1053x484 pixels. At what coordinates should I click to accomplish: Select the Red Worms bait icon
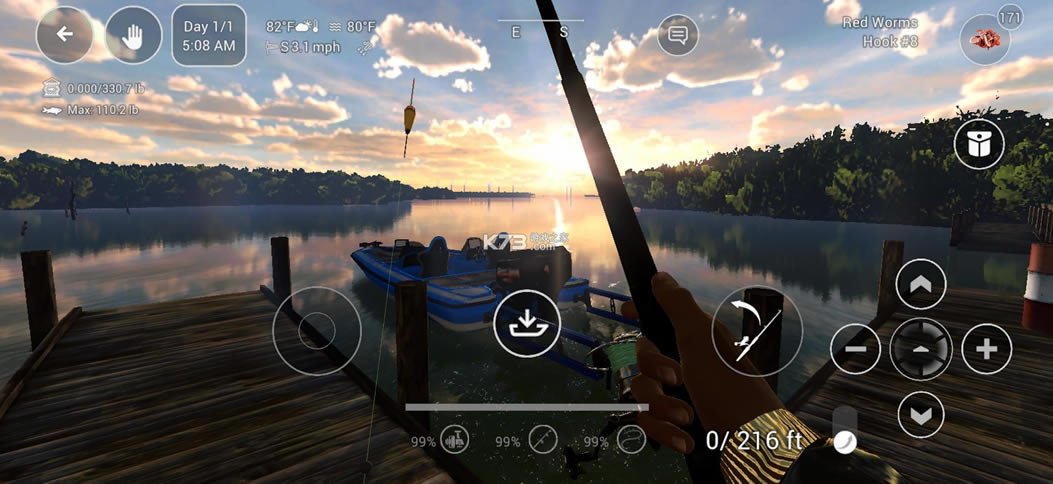coord(984,41)
